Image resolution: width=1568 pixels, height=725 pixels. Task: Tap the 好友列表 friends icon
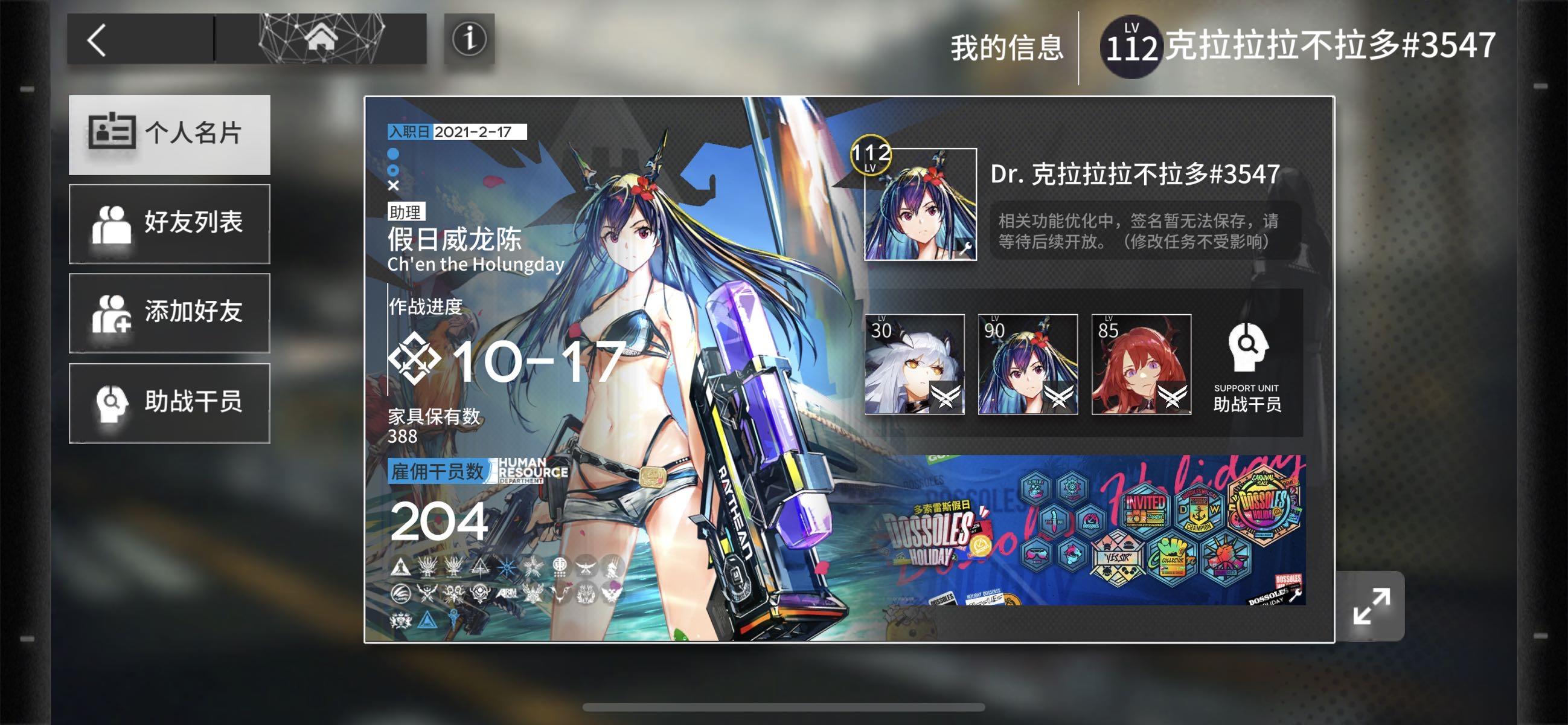pyautogui.click(x=113, y=224)
